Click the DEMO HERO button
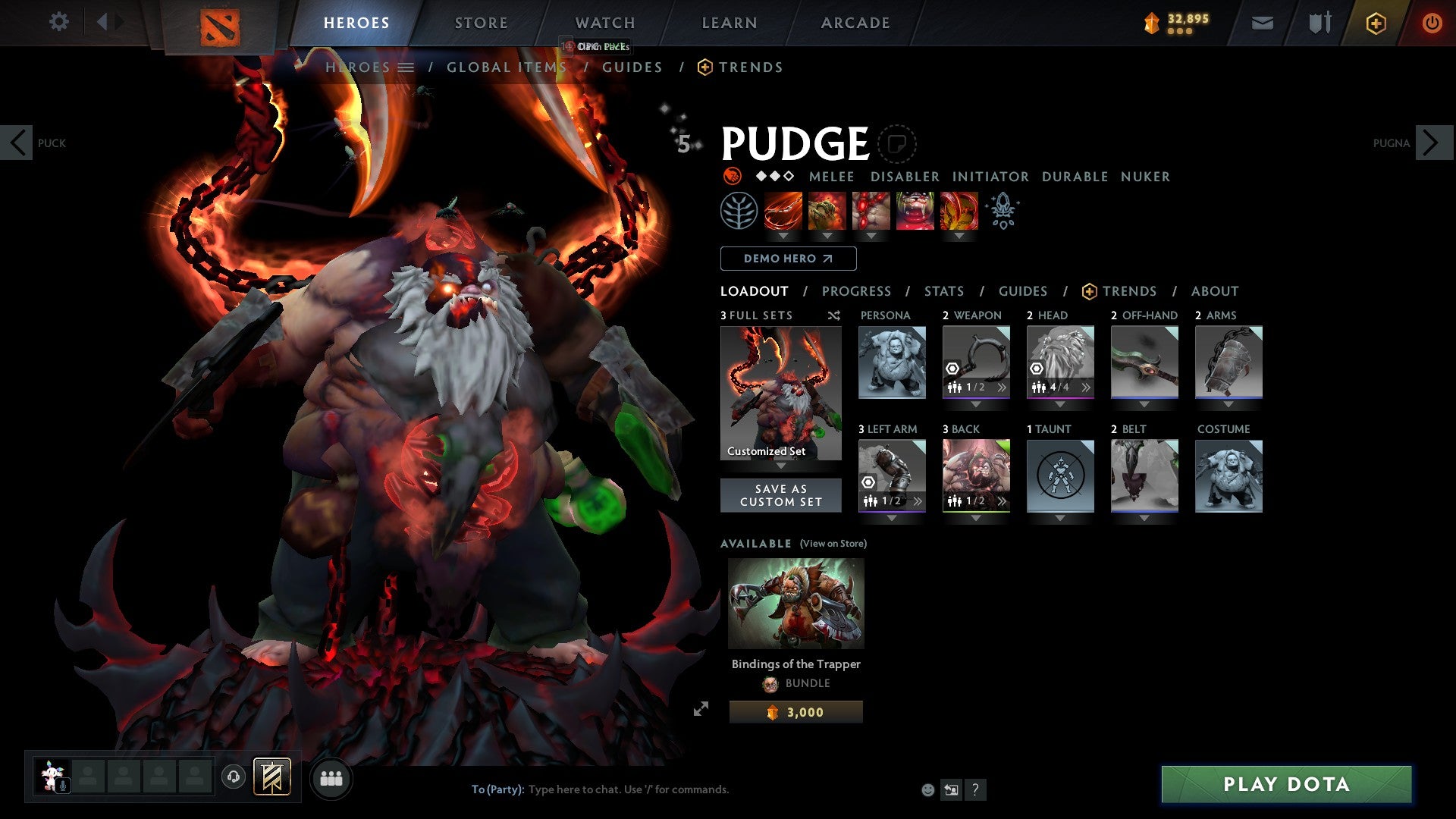The width and height of the screenshot is (1456, 819). [787, 259]
